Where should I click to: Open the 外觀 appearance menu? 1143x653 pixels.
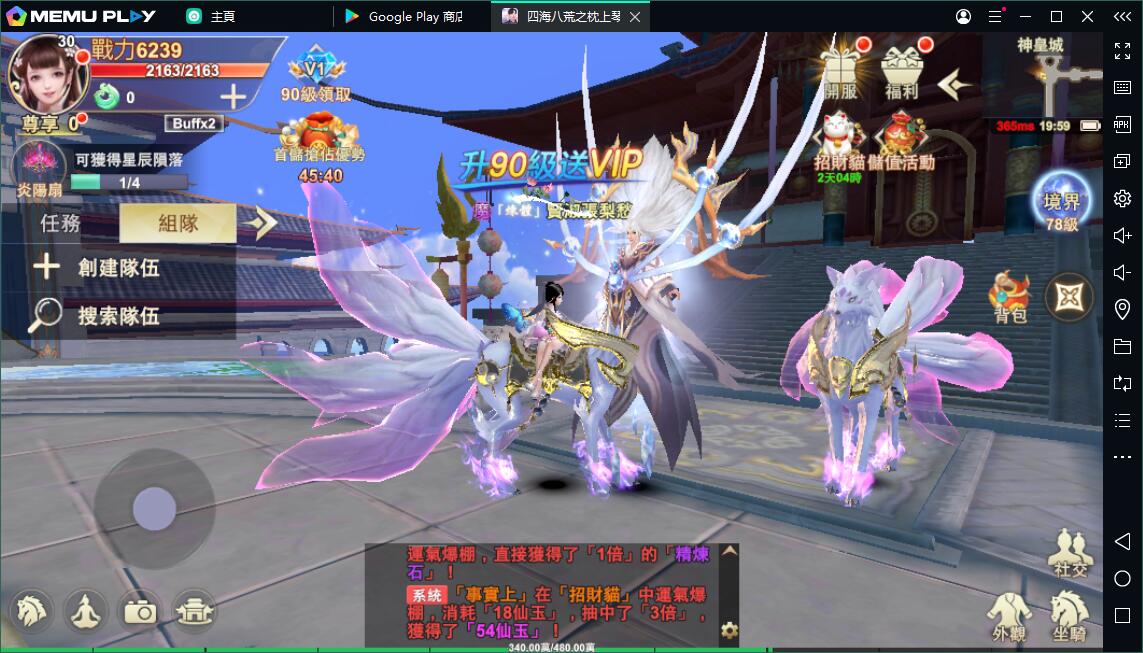1010,613
